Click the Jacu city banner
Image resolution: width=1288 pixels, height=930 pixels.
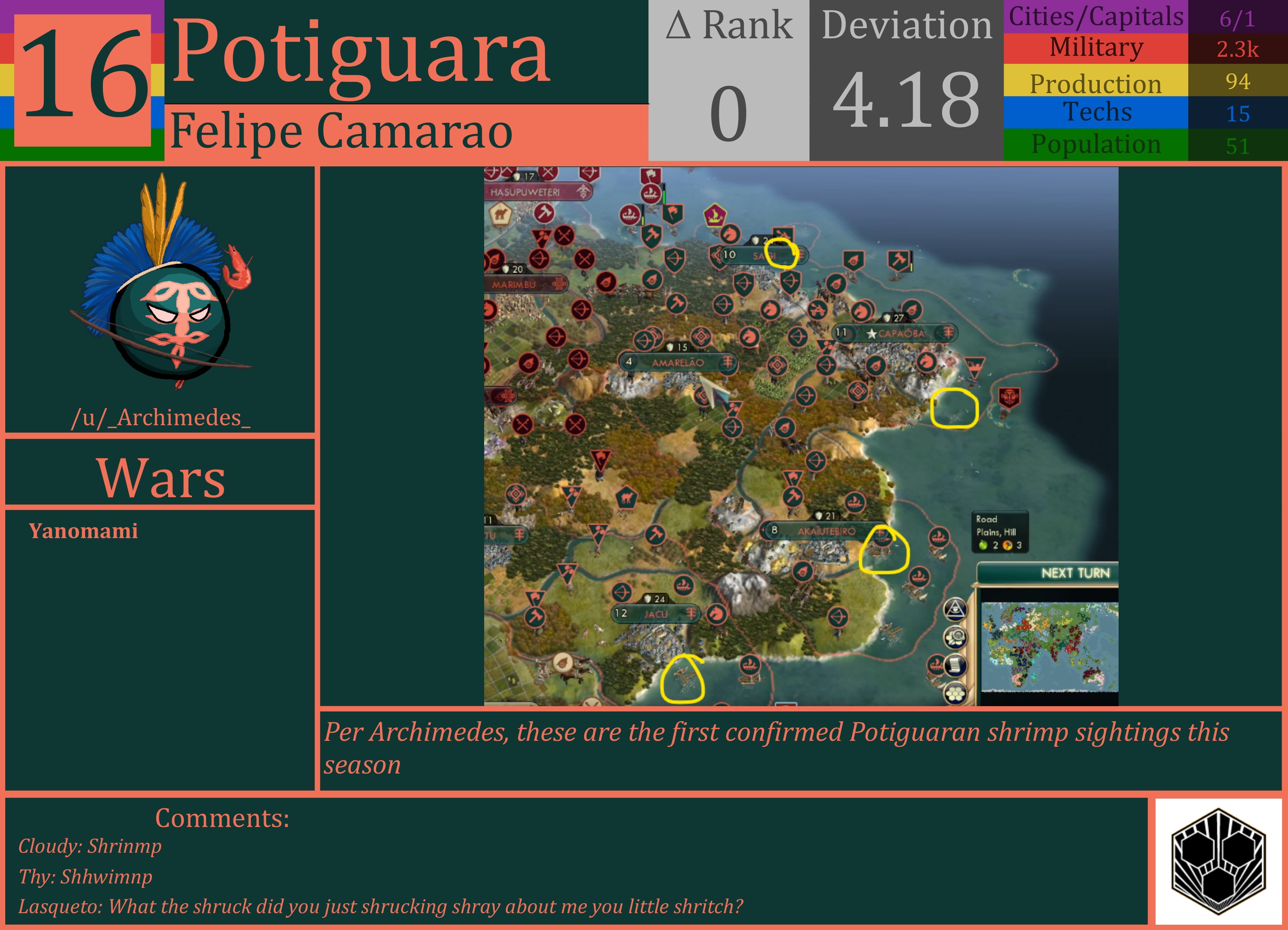click(653, 614)
